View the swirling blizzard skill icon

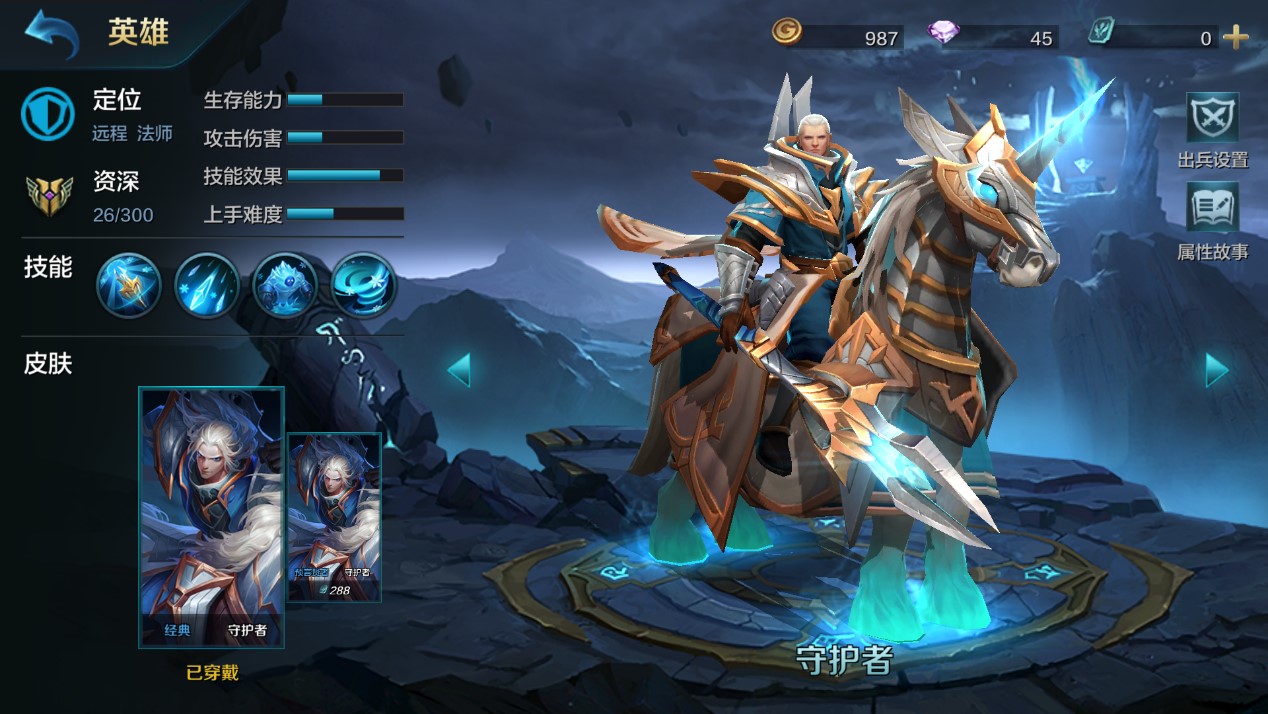pyautogui.click(x=363, y=285)
